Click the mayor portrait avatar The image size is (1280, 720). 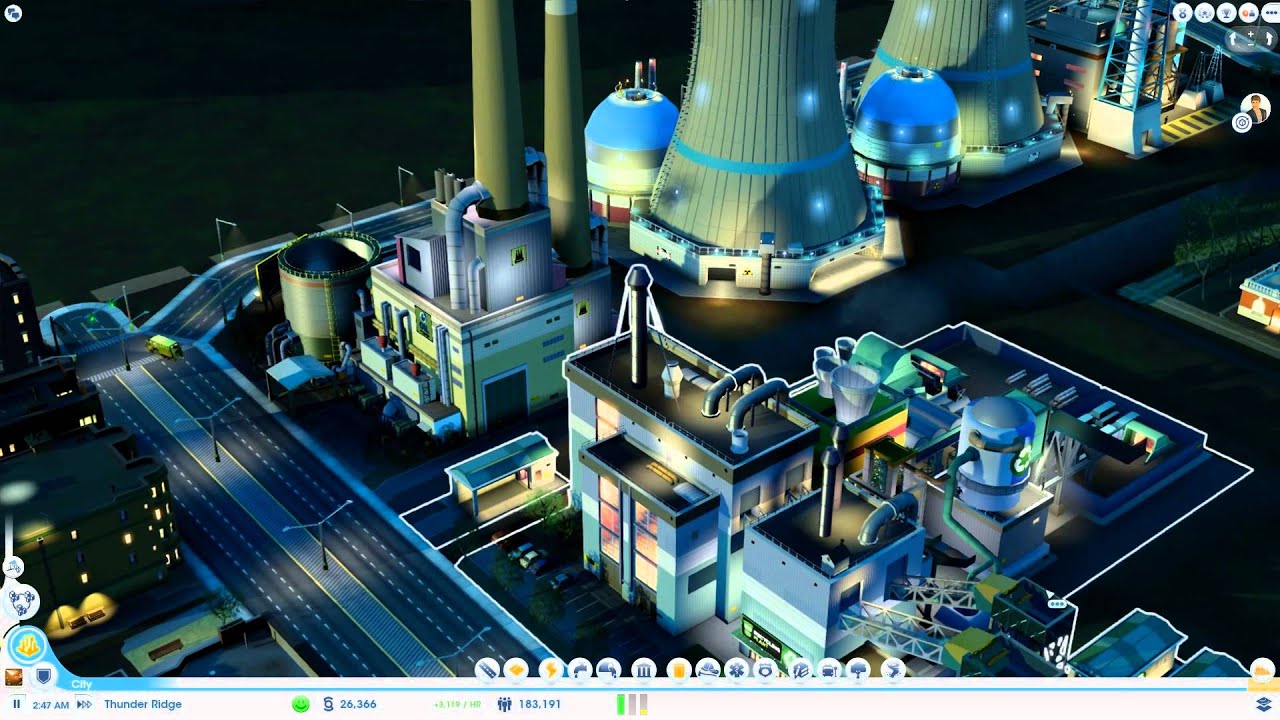click(1254, 105)
